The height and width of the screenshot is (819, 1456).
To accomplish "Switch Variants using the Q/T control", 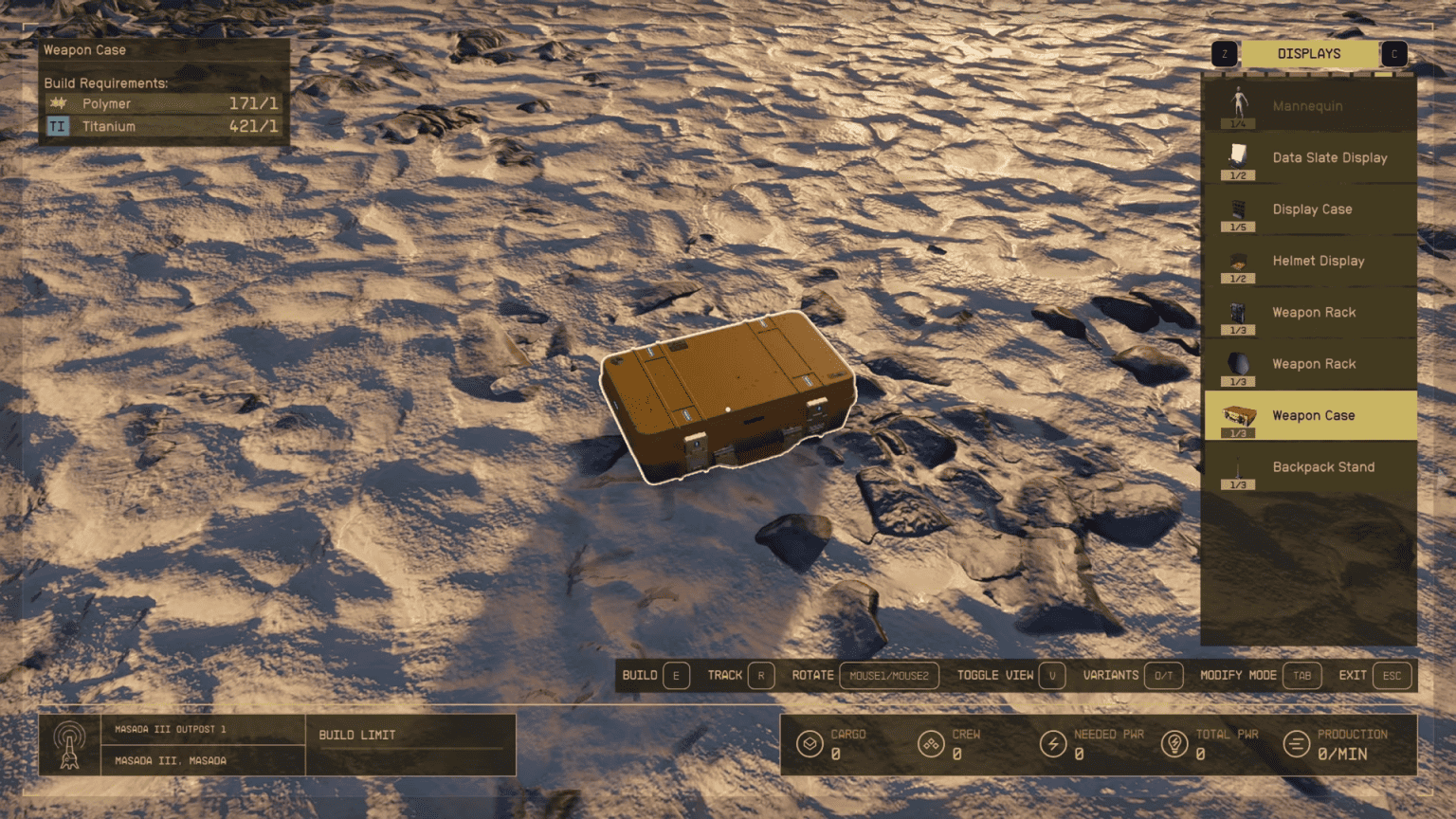I will tap(1163, 676).
